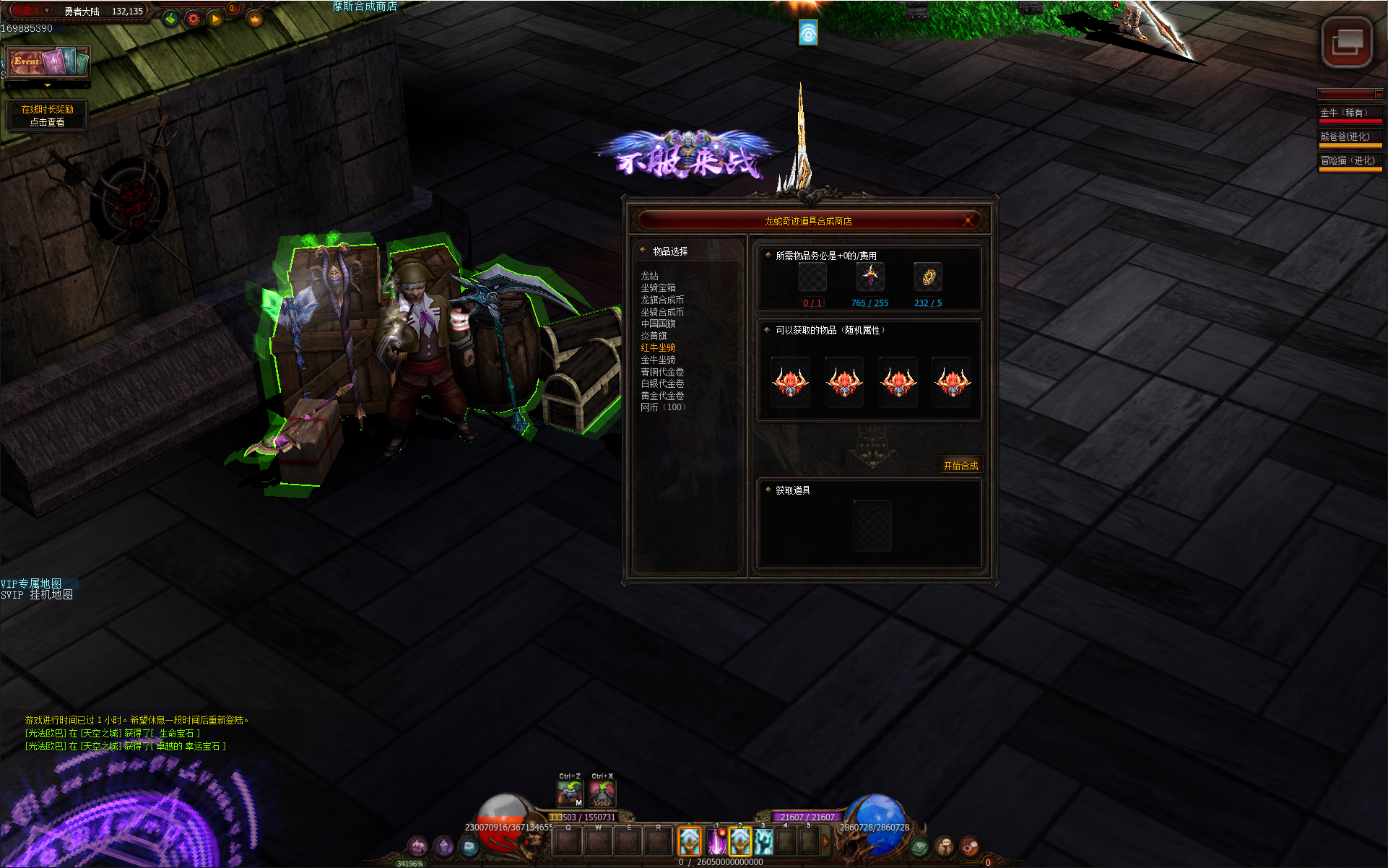Choose the 网币（100）entry
The image size is (1388, 868).
coord(663,407)
